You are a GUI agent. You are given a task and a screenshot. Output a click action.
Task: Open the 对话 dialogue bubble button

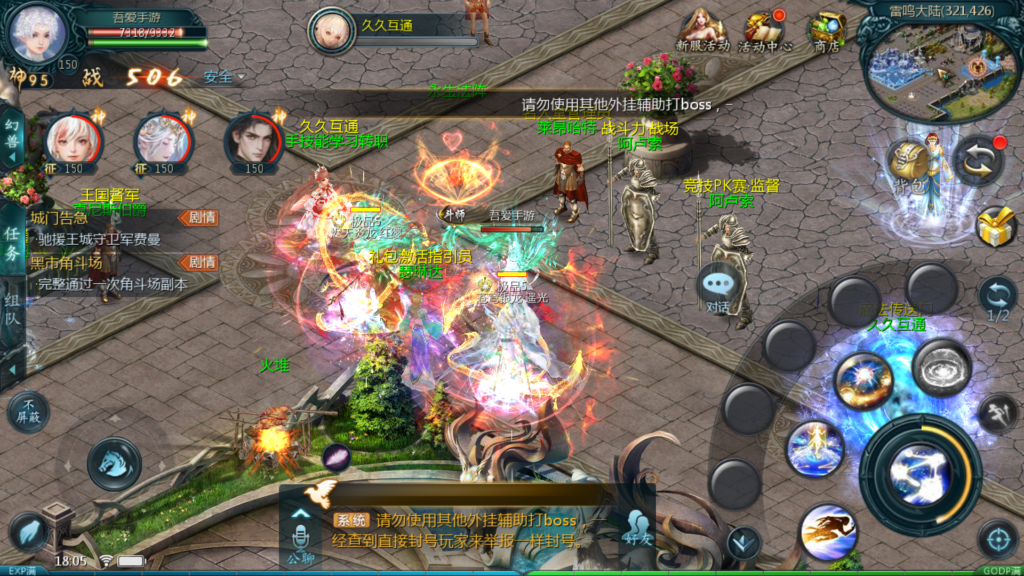coord(718,287)
